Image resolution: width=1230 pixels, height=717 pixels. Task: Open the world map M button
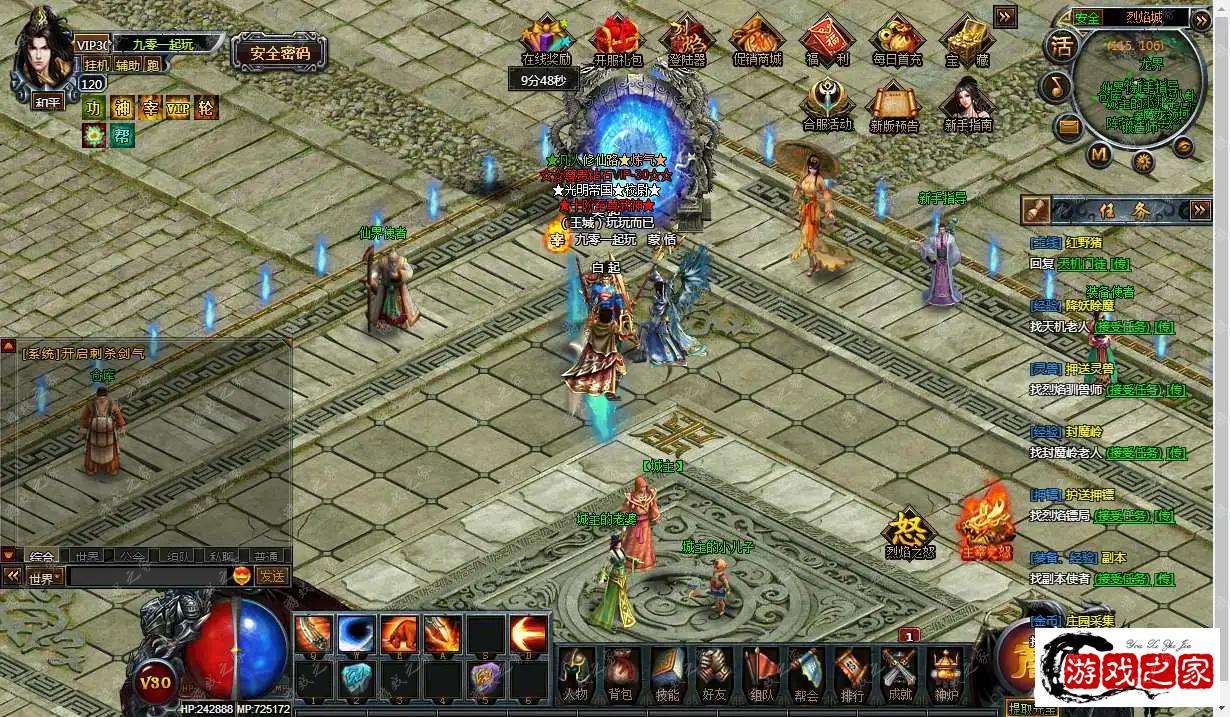tap(1099, 154)
